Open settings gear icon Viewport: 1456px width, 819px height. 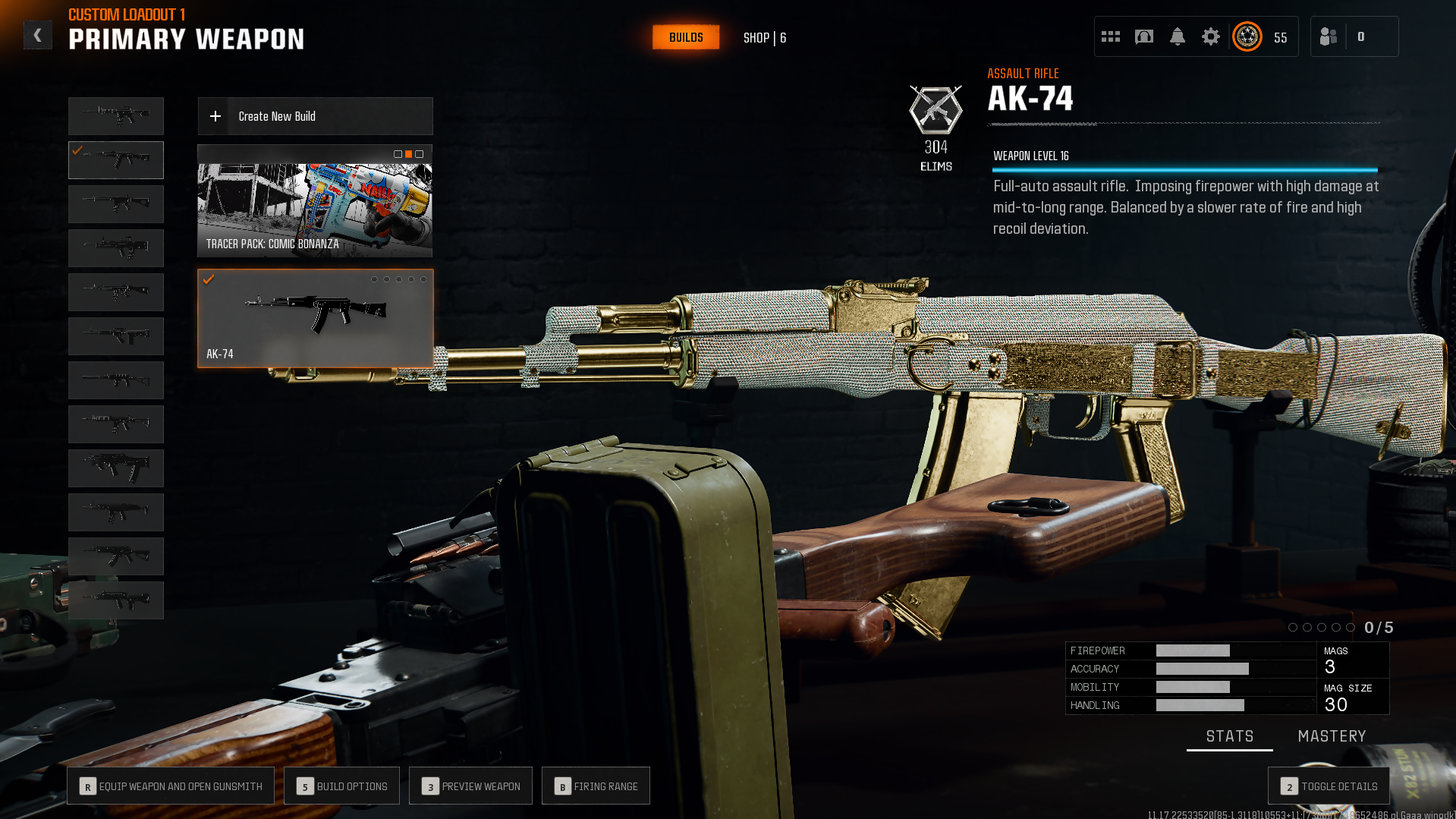tap(1211, 36)
